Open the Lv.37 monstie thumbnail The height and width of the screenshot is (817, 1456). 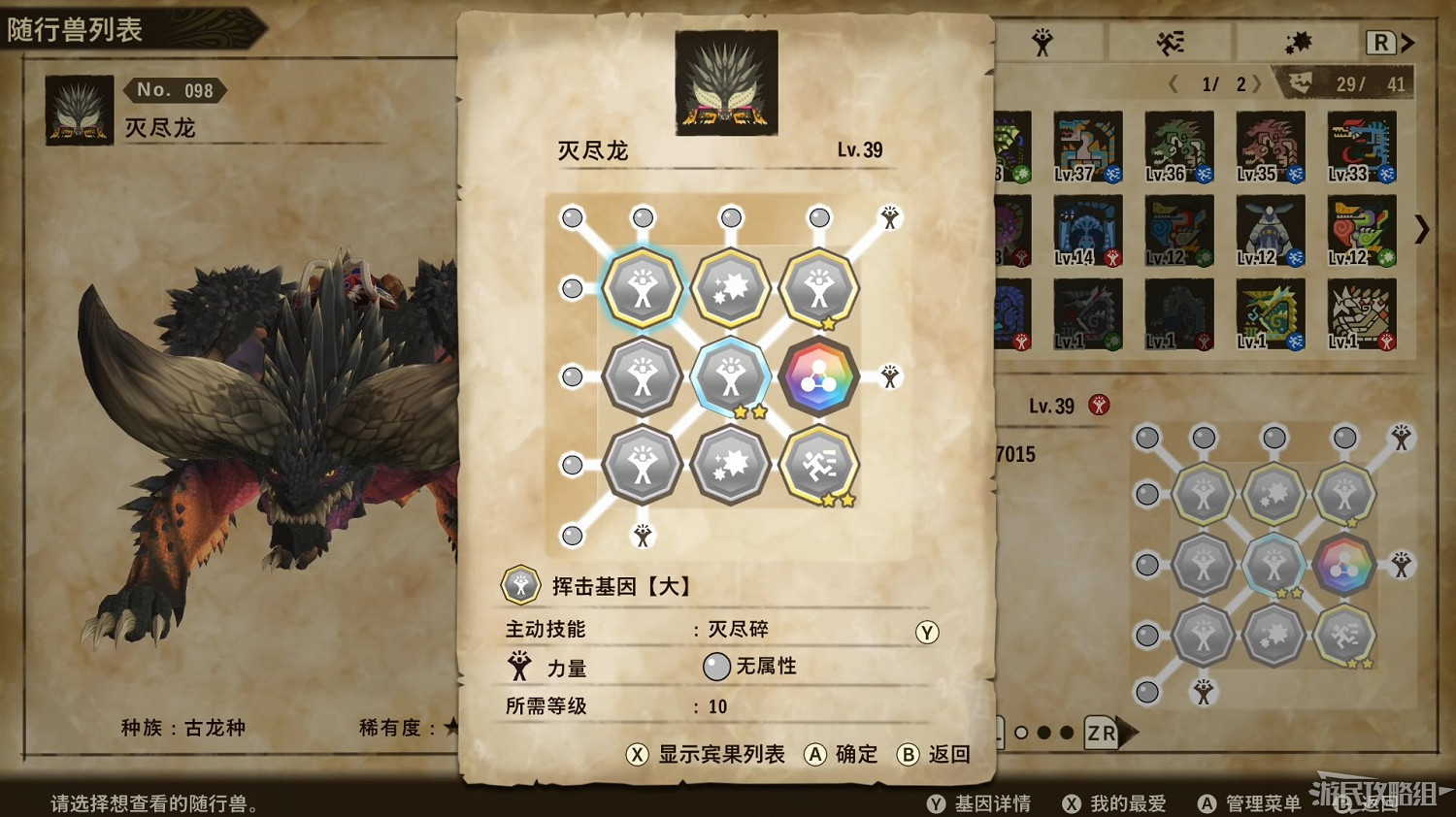point(1087,147)
